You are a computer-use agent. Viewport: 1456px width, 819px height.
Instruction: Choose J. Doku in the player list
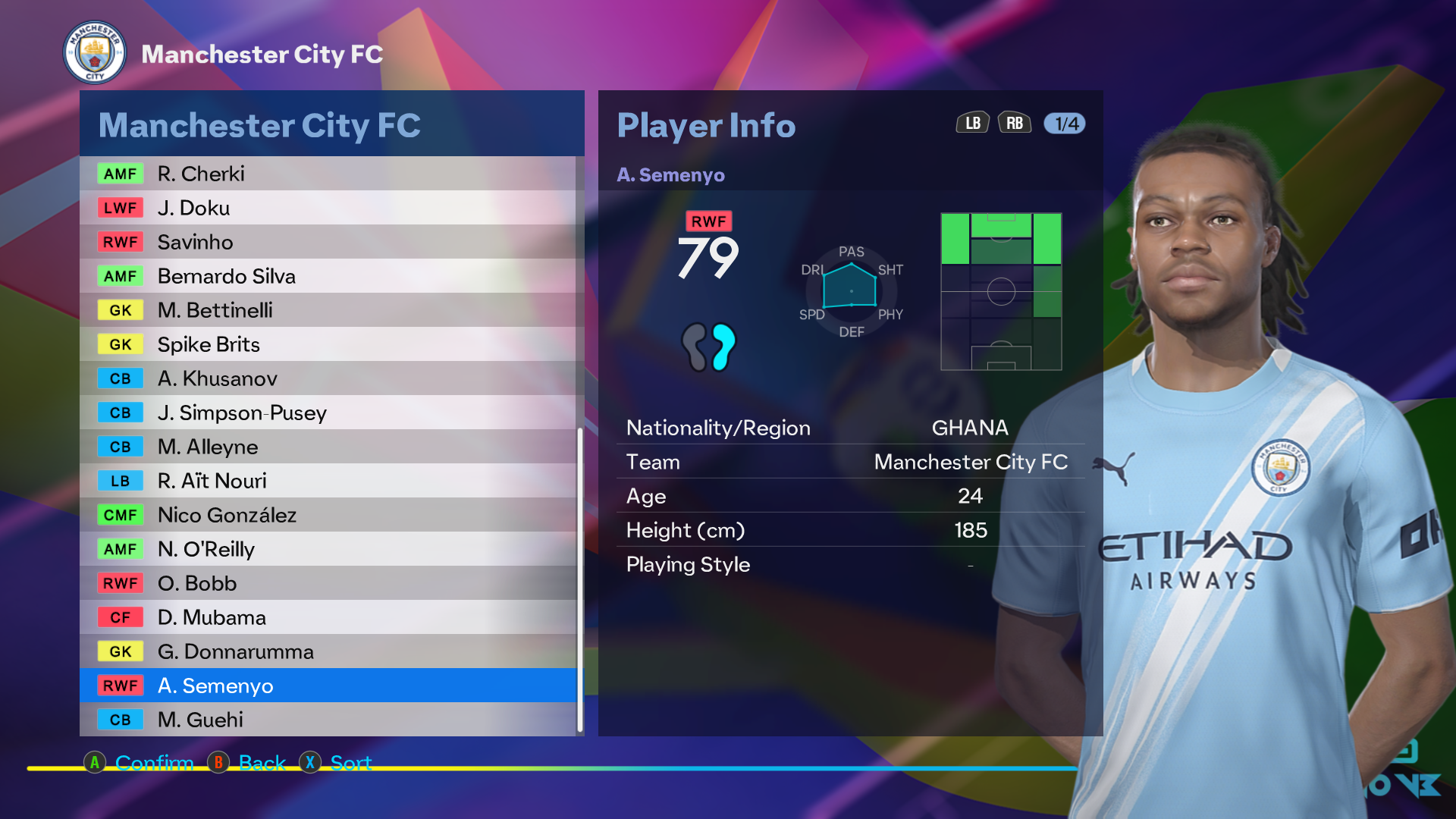(328, 208)
